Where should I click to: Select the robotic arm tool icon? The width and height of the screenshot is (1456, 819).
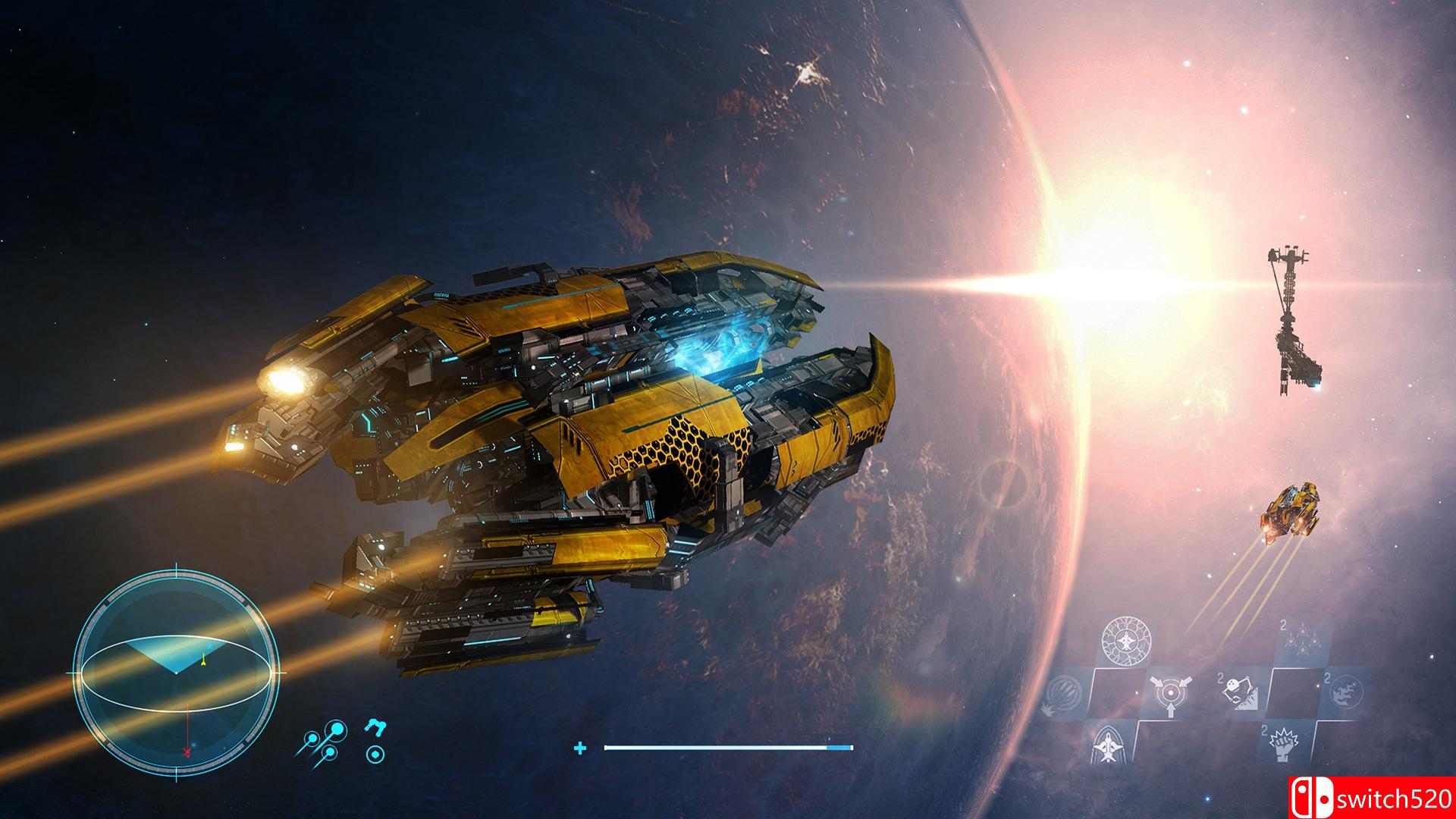(x=375, y=726)
